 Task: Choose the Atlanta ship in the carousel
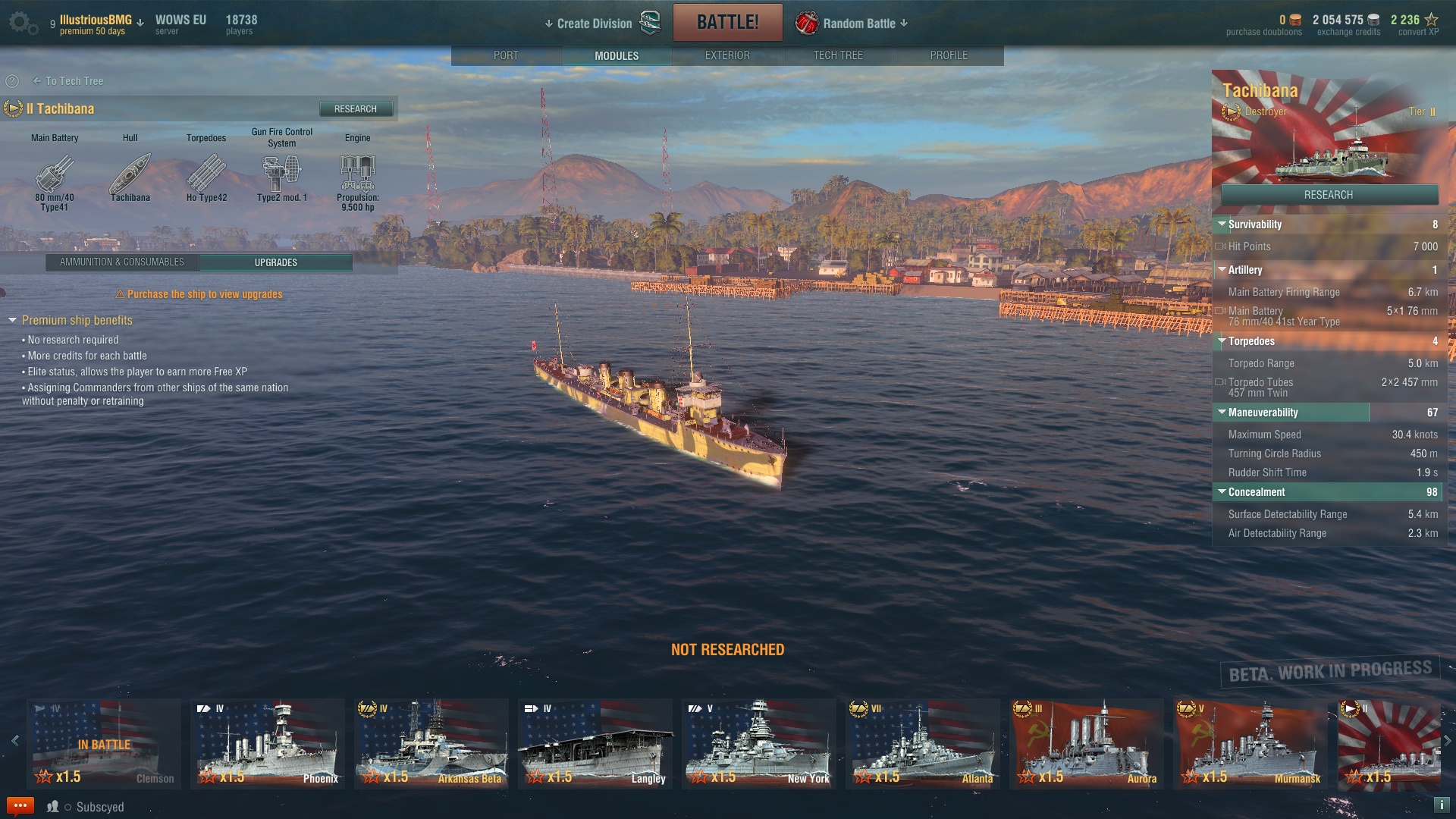[x=923, y=743]
